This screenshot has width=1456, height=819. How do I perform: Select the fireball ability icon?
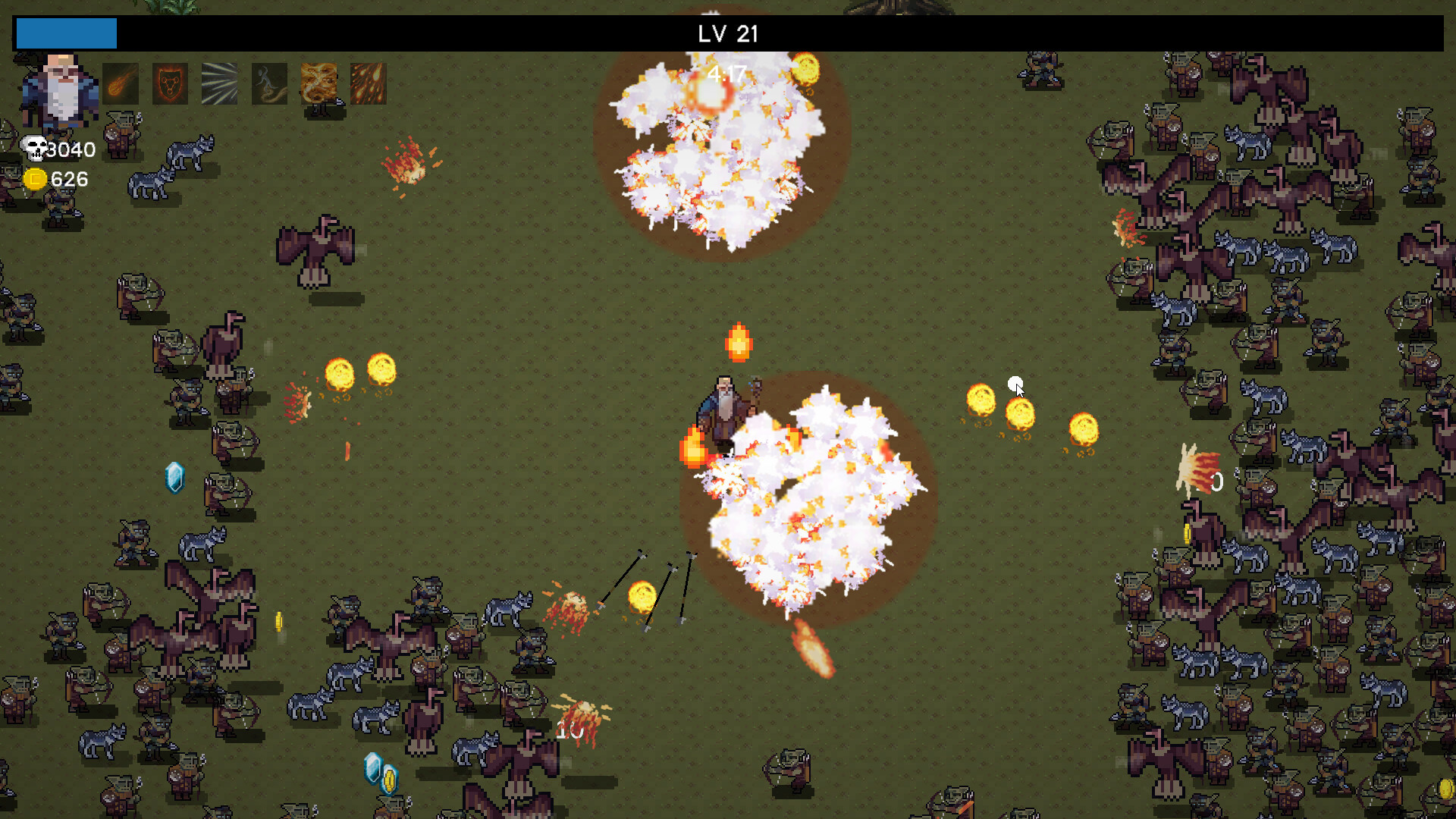click(x=121, y=83)
